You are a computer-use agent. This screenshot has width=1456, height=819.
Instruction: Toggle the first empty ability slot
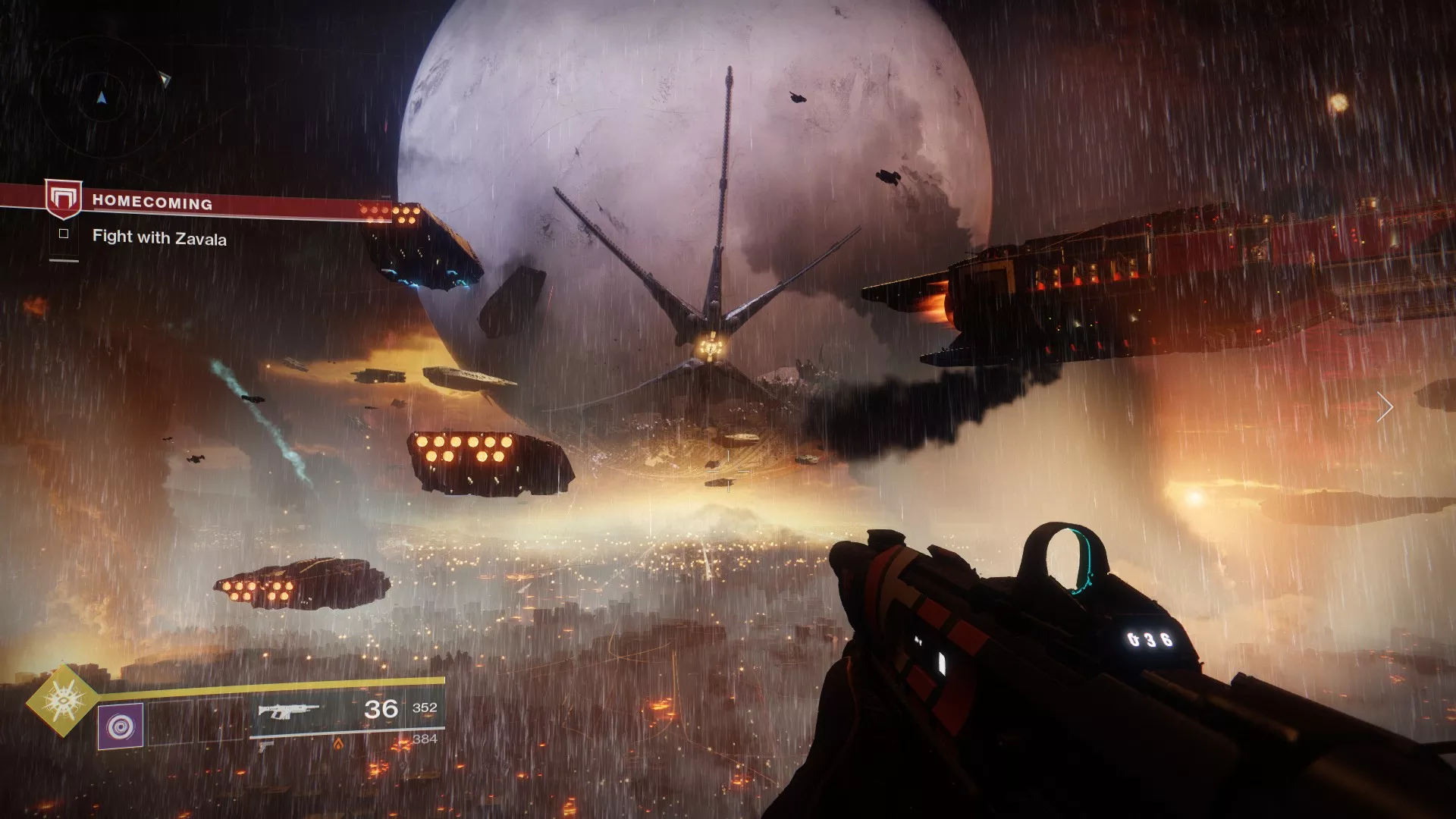(x=171, y=722)
